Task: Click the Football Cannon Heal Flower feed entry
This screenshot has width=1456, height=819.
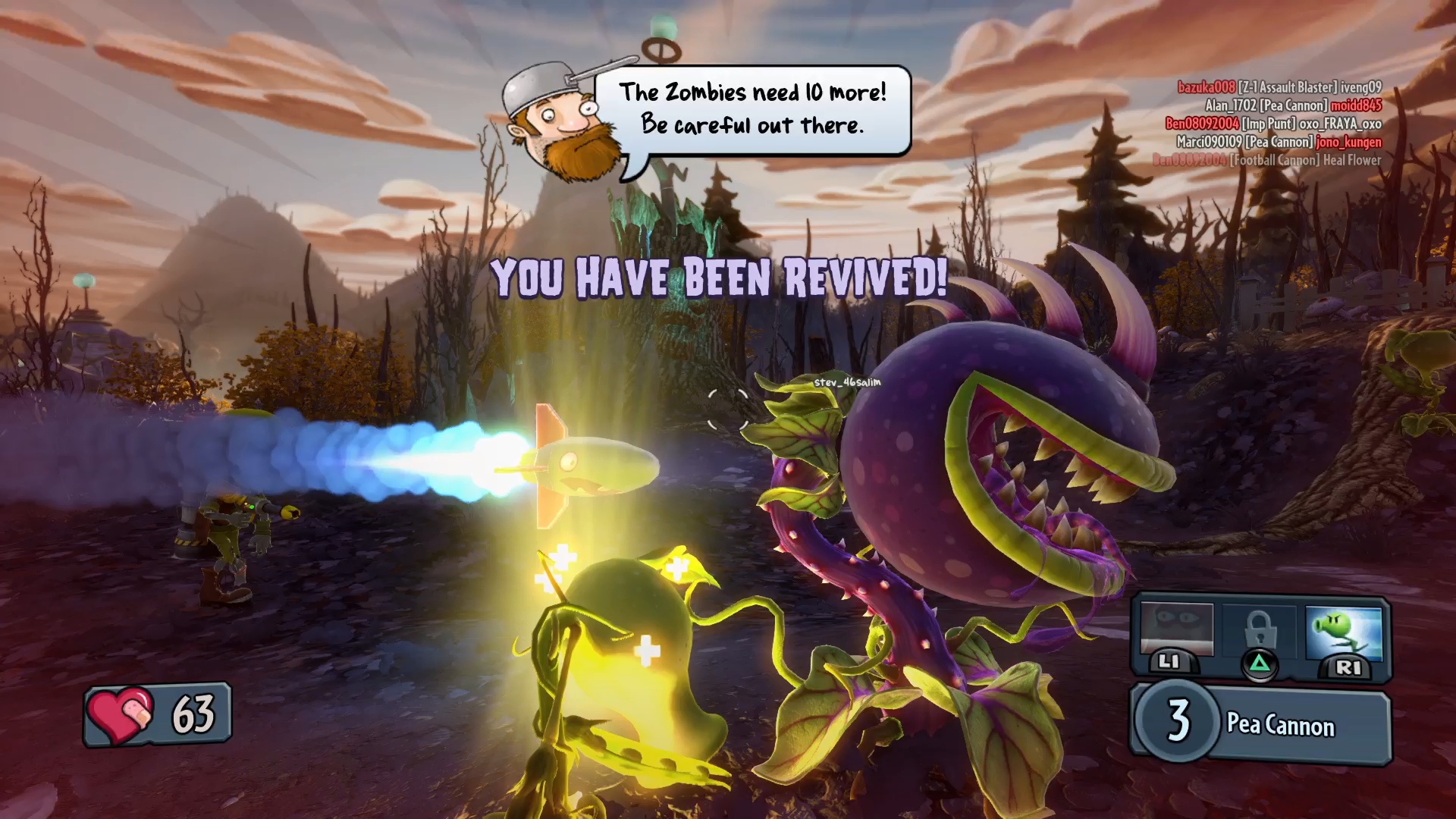Action: (x=1266, y=160)
